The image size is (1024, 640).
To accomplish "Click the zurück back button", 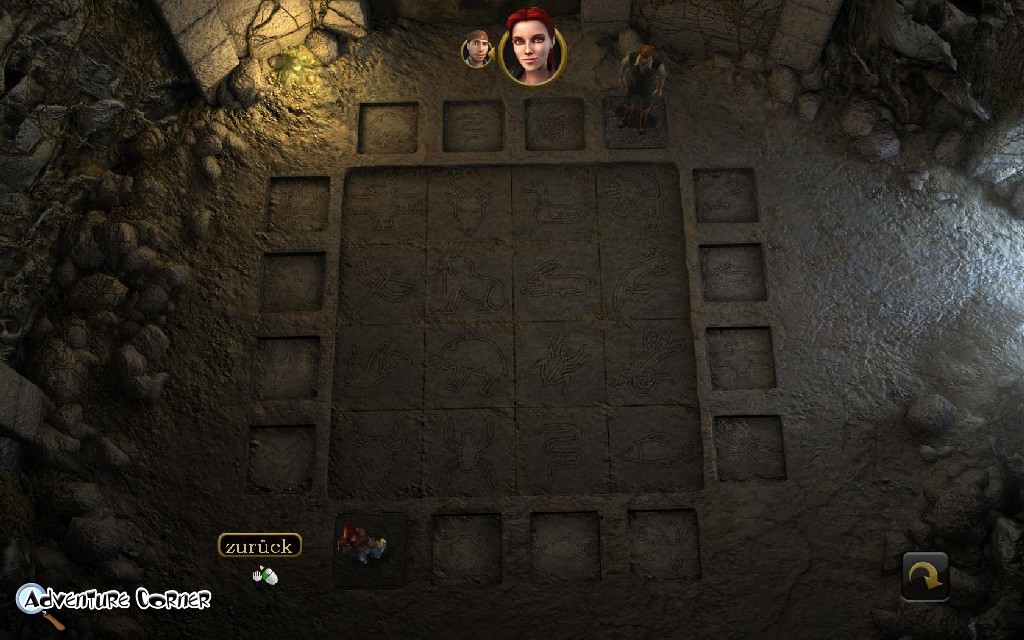I will 259,546.
